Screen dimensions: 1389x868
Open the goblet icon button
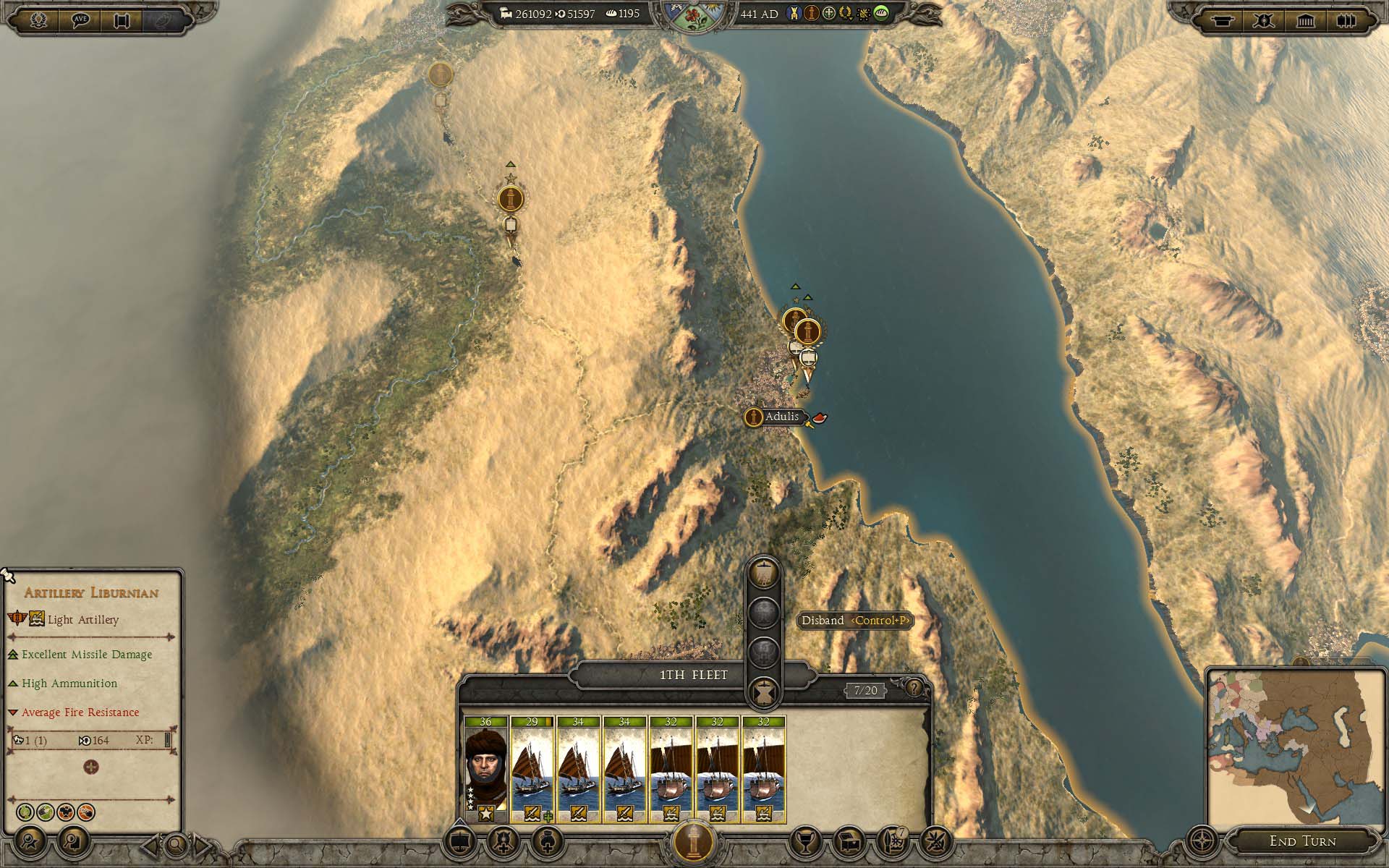pyautogui.click(x=805, y=841)
